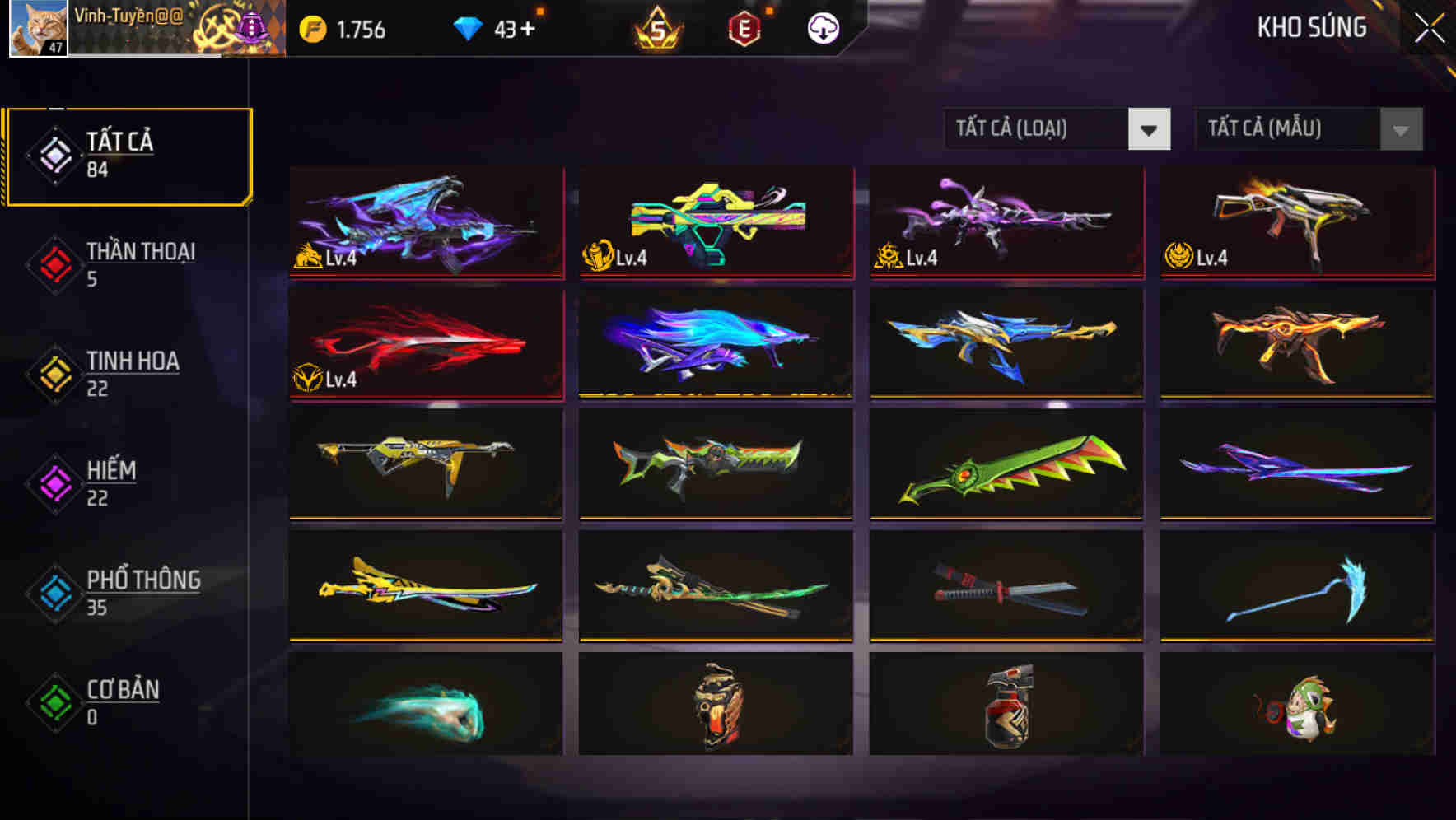Click the red E event badge icon
The height and width of the screenshot is (820, 1456).
tap(744, 27)
